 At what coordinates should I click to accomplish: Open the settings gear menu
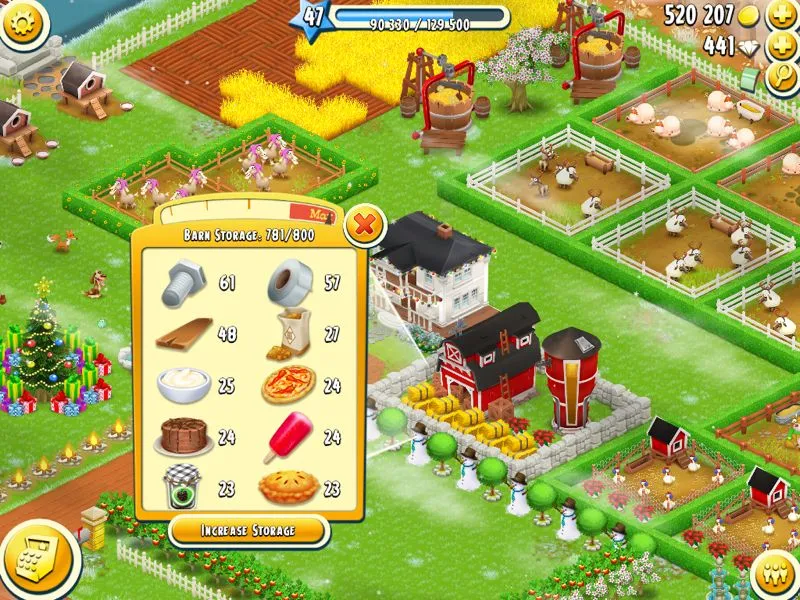coord(24,24)
